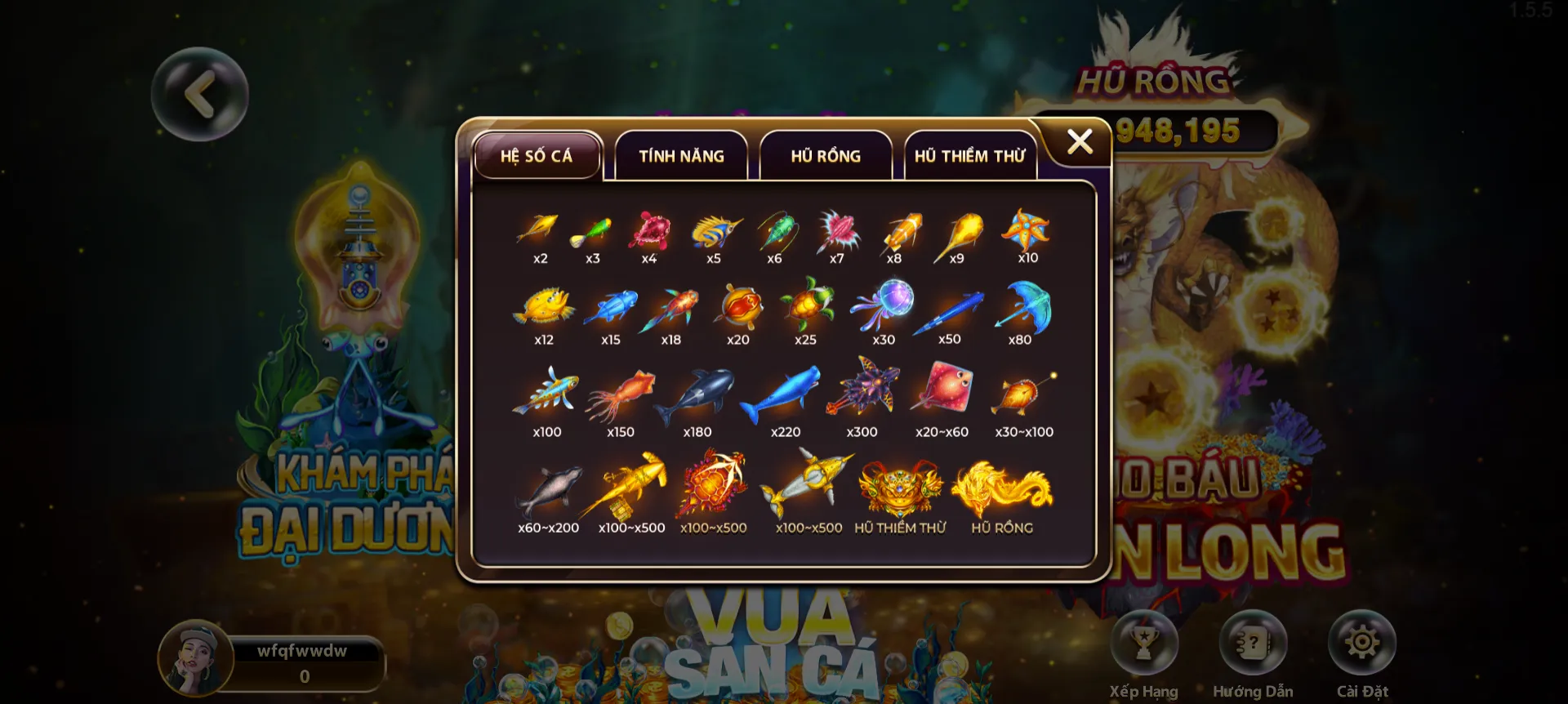This screenshot has height=704, width=1568.
Task: Show the Hũ Thiềm Thừ tab
Action: 969,155
